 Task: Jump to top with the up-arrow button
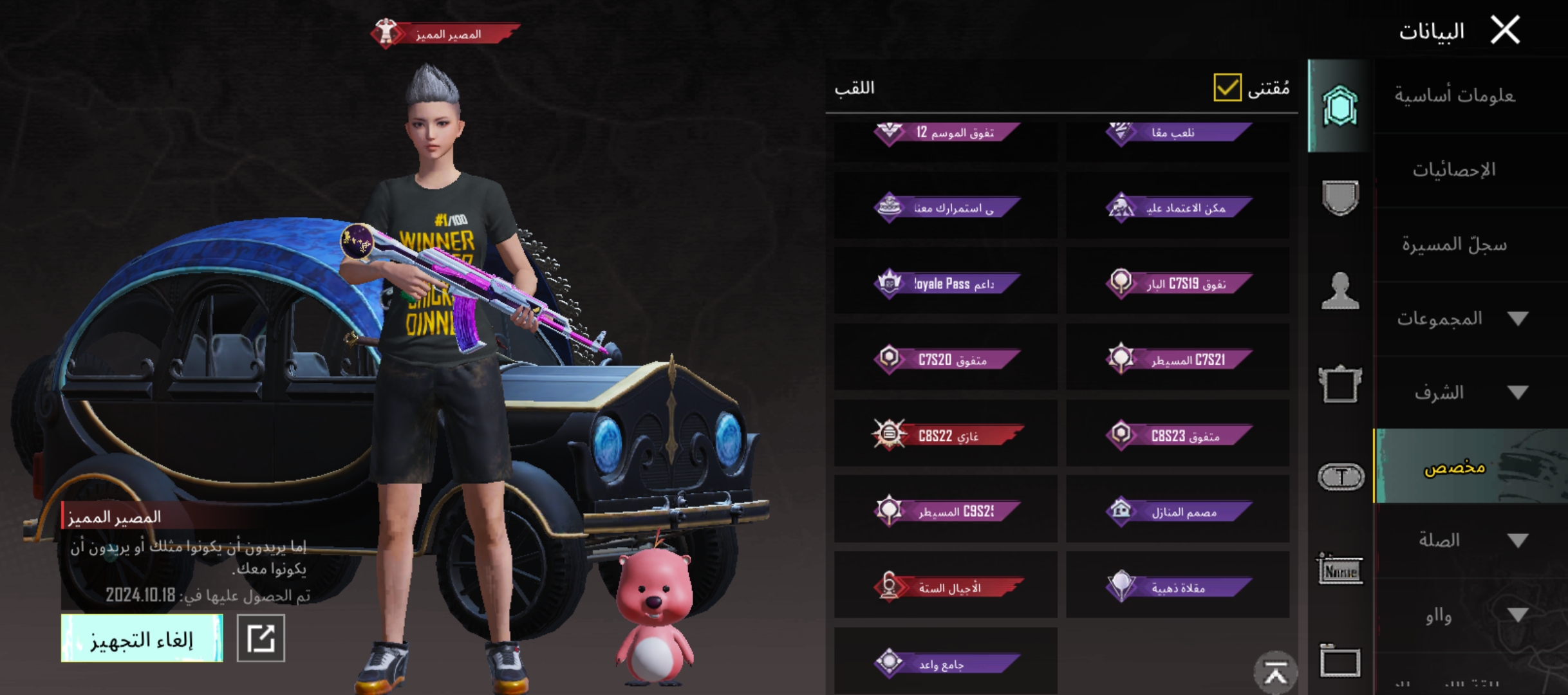[x=1275, y=672]
